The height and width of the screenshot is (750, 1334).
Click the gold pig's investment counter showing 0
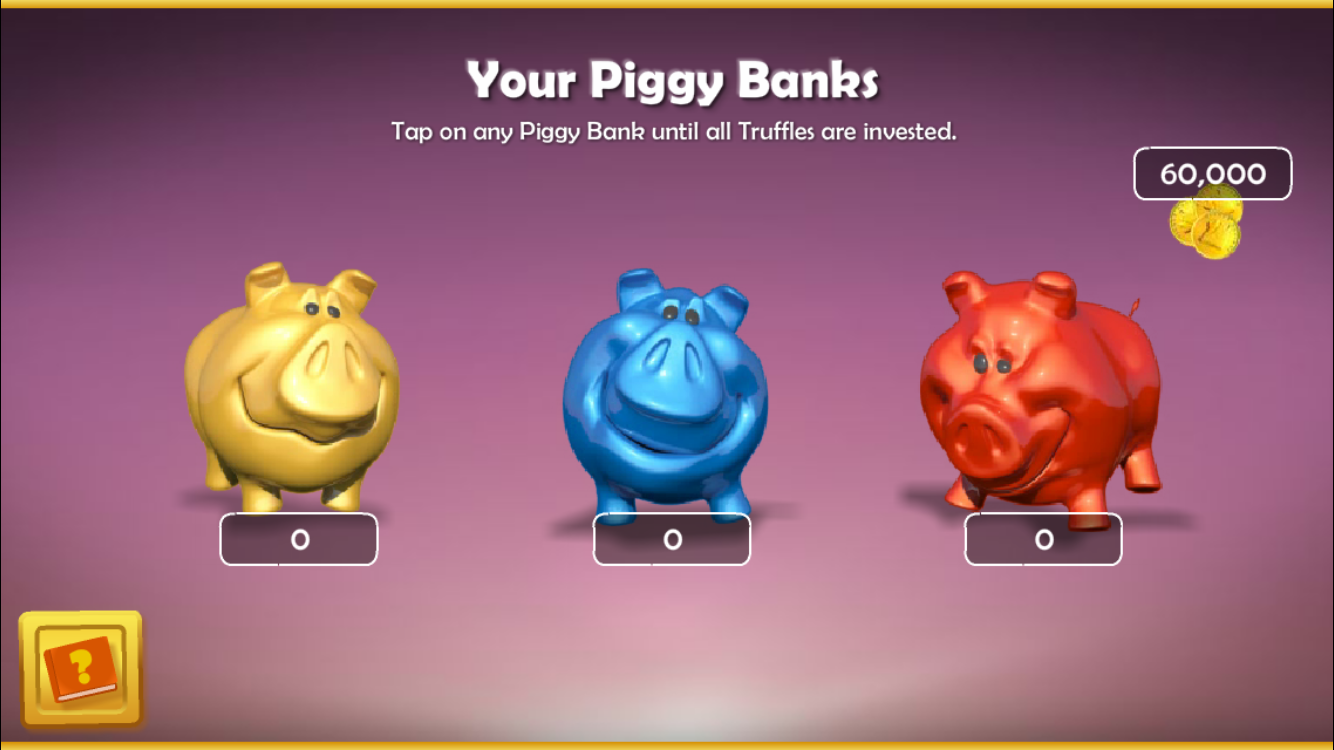tap(299, 538)
